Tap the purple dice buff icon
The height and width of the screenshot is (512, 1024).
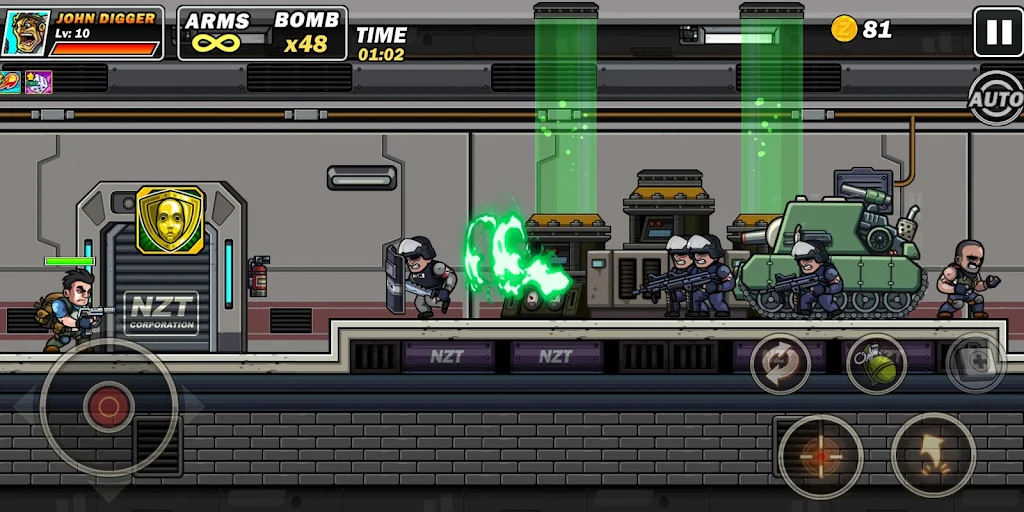[38, 81]
